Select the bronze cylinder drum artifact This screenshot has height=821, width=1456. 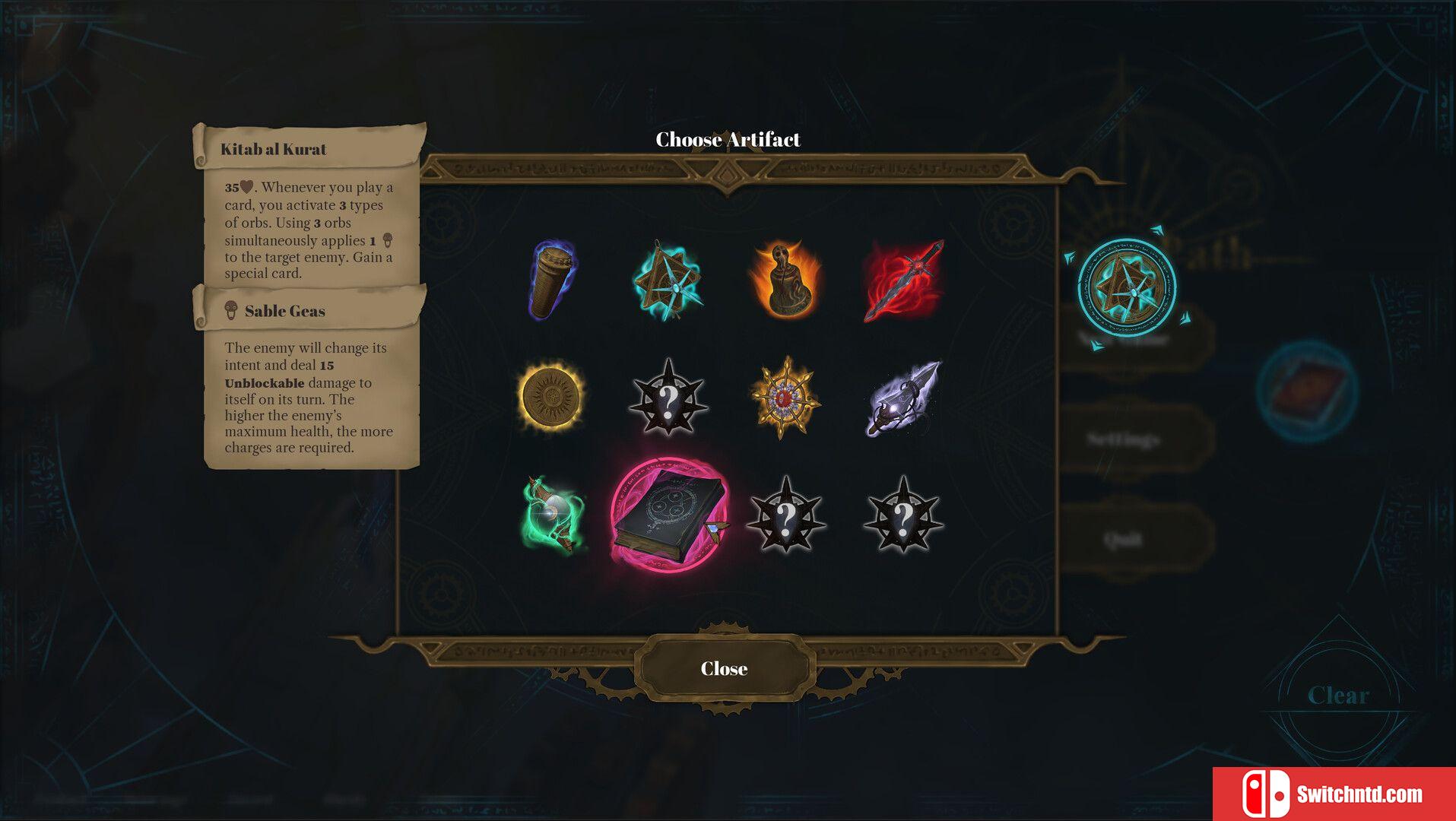point(553,279)
